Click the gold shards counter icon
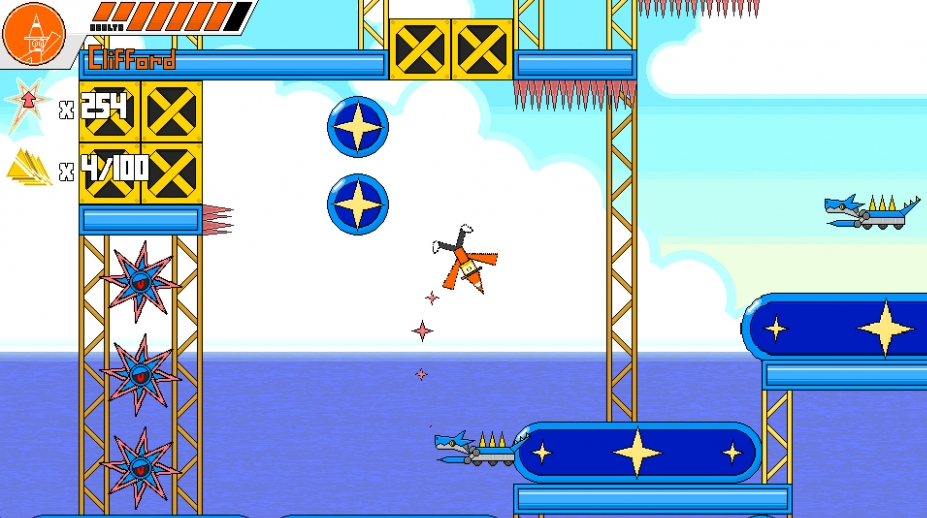 (x=29, y=168)
